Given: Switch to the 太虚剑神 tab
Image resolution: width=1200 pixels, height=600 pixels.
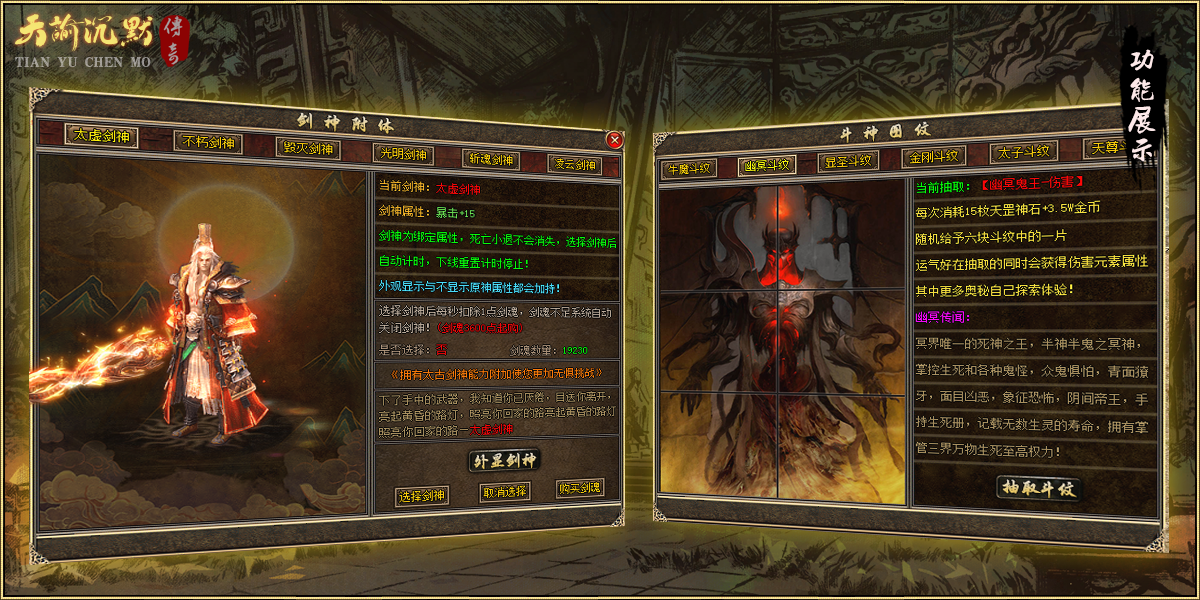Looking at the screenshot, I should 101,136.
